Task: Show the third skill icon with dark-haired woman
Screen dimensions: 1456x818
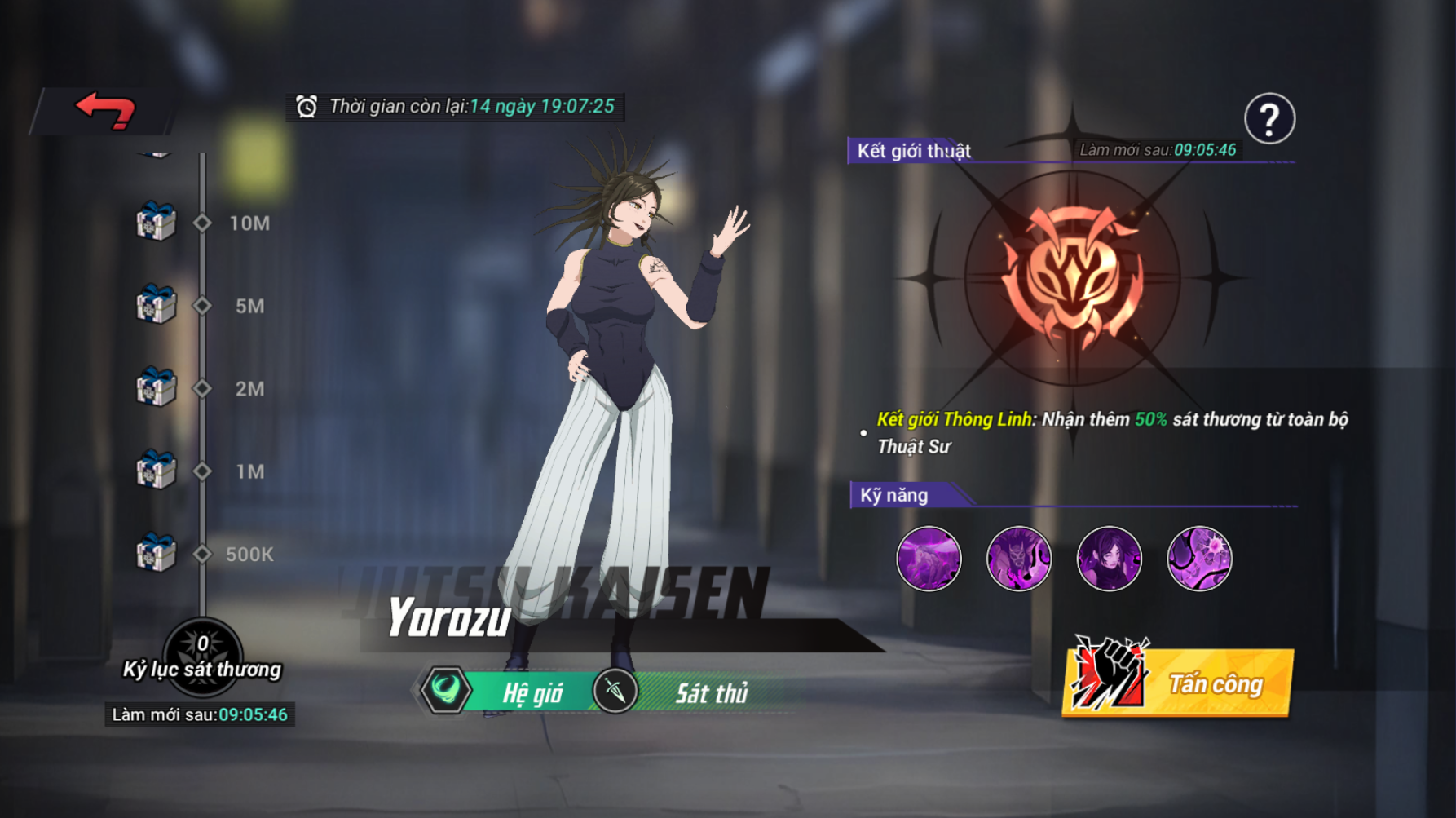Action: pyautogui.click(x=1109, y=559)
